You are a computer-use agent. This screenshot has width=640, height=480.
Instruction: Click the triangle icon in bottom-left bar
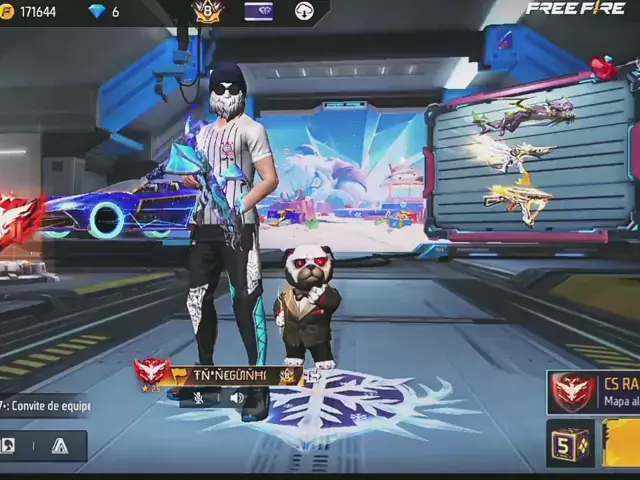[x=60, y=446]
